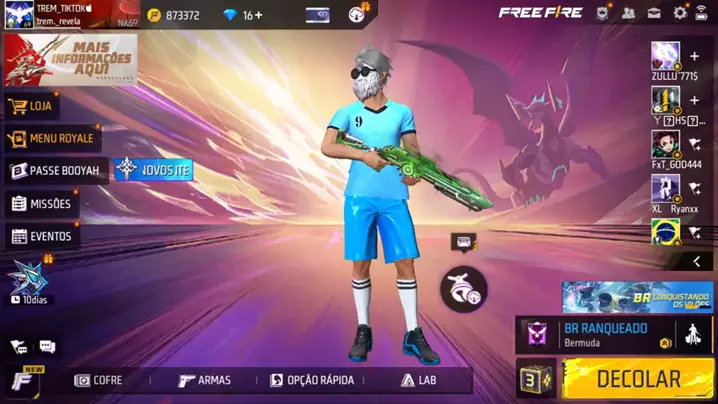Viewport: 718px width, 404px height.
Task: Change the BR RANQUEADO game mode
Action: [598, 335]
